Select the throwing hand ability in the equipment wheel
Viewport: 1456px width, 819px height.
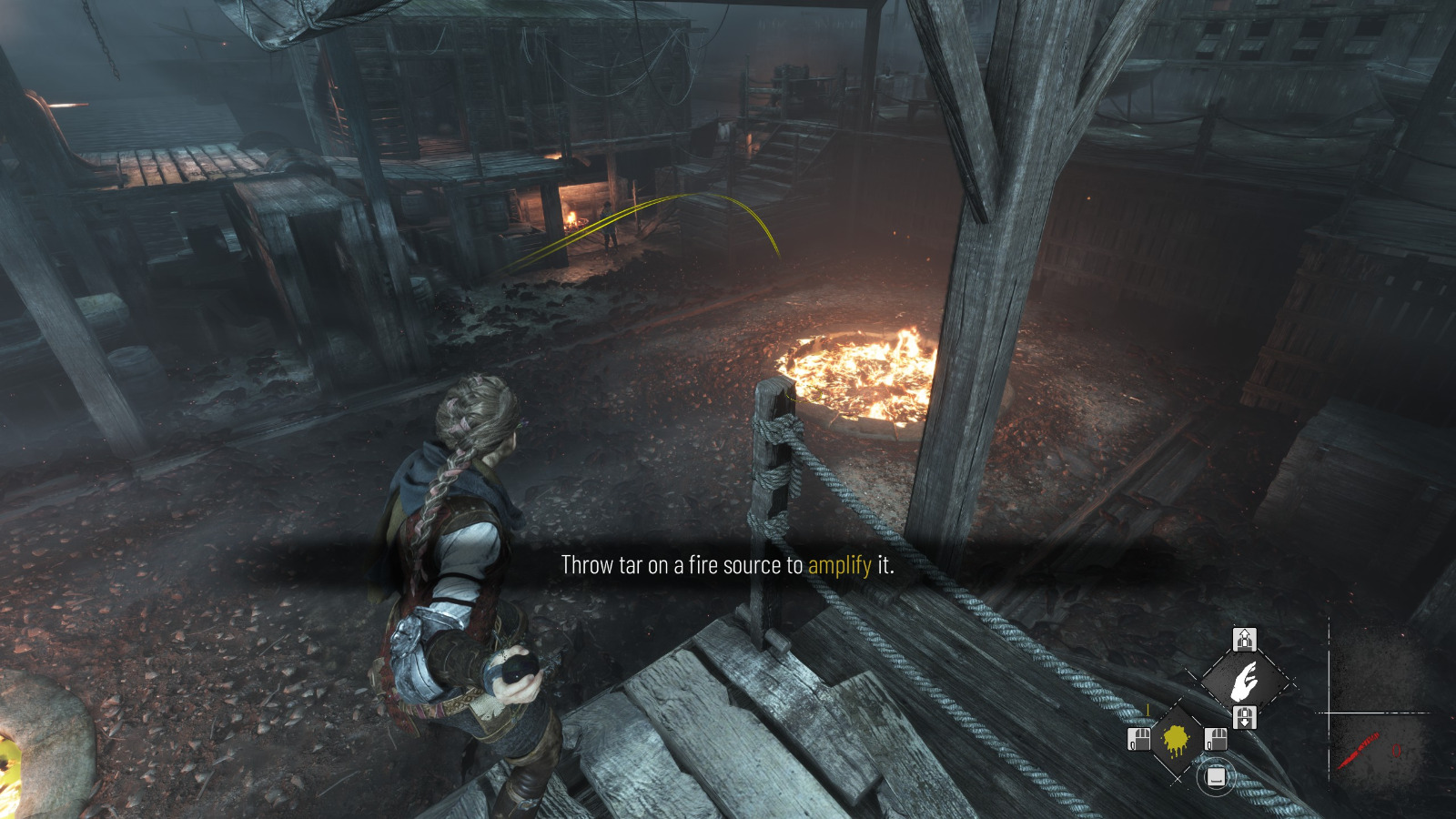click(1244, 680)
